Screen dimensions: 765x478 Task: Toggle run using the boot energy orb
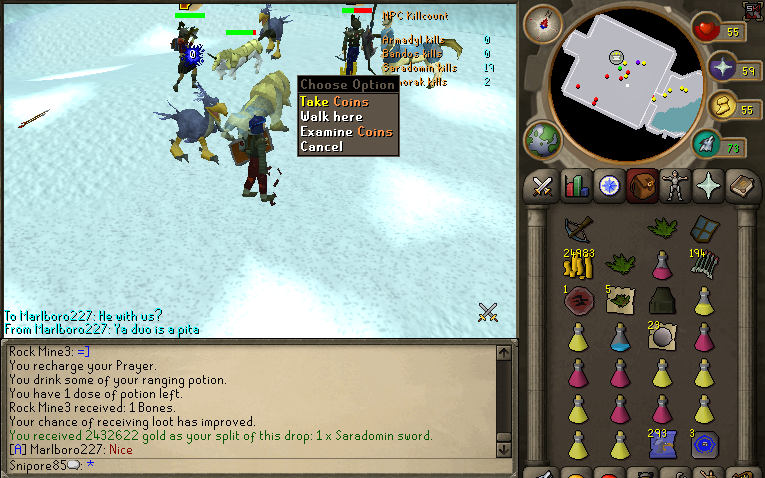click(x=723, y=105)
